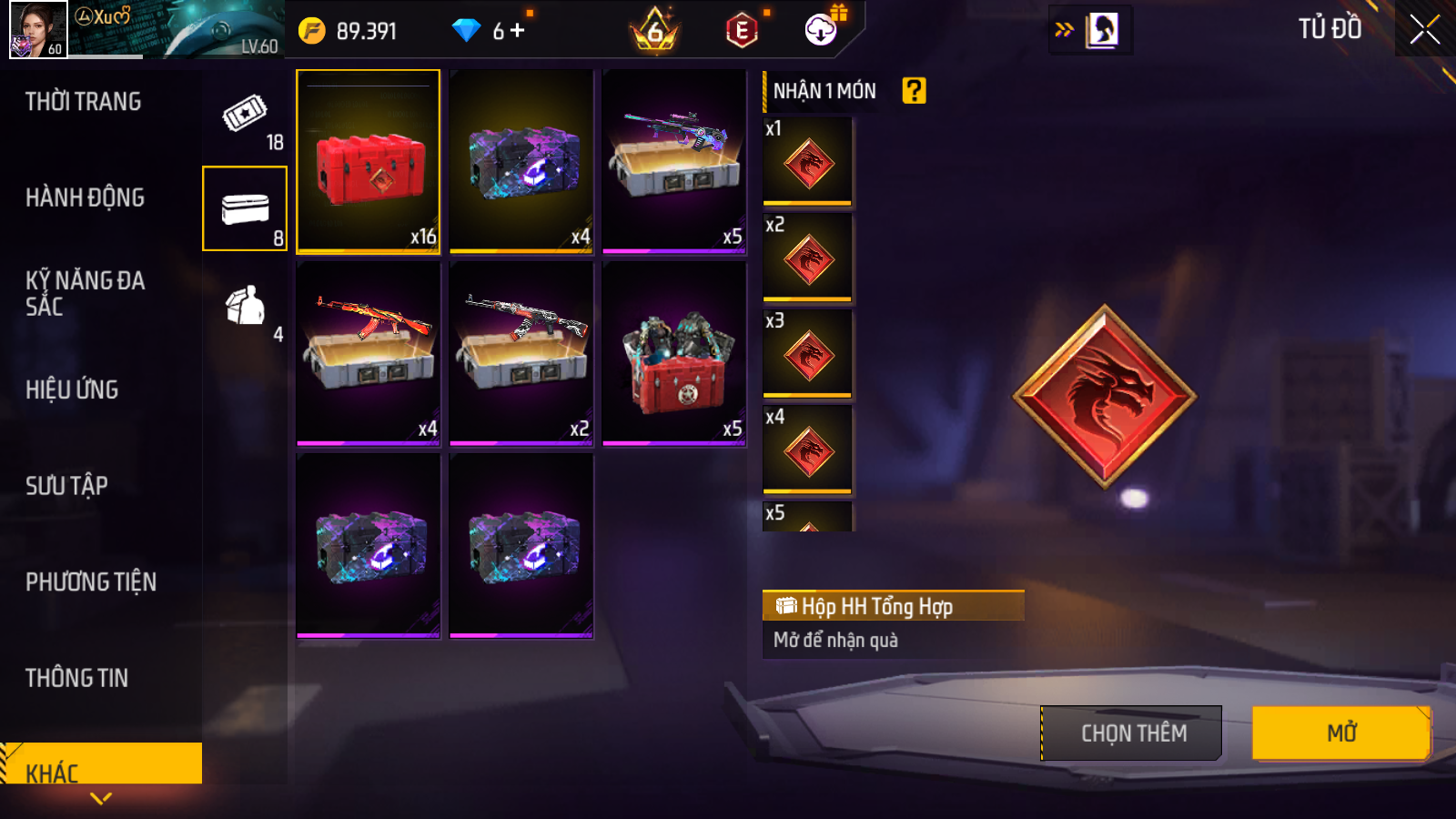The width and height of the screenshot is (1456, 819).
Task: Click the CHỌN THÊM button
Action: coord(1131,733)
